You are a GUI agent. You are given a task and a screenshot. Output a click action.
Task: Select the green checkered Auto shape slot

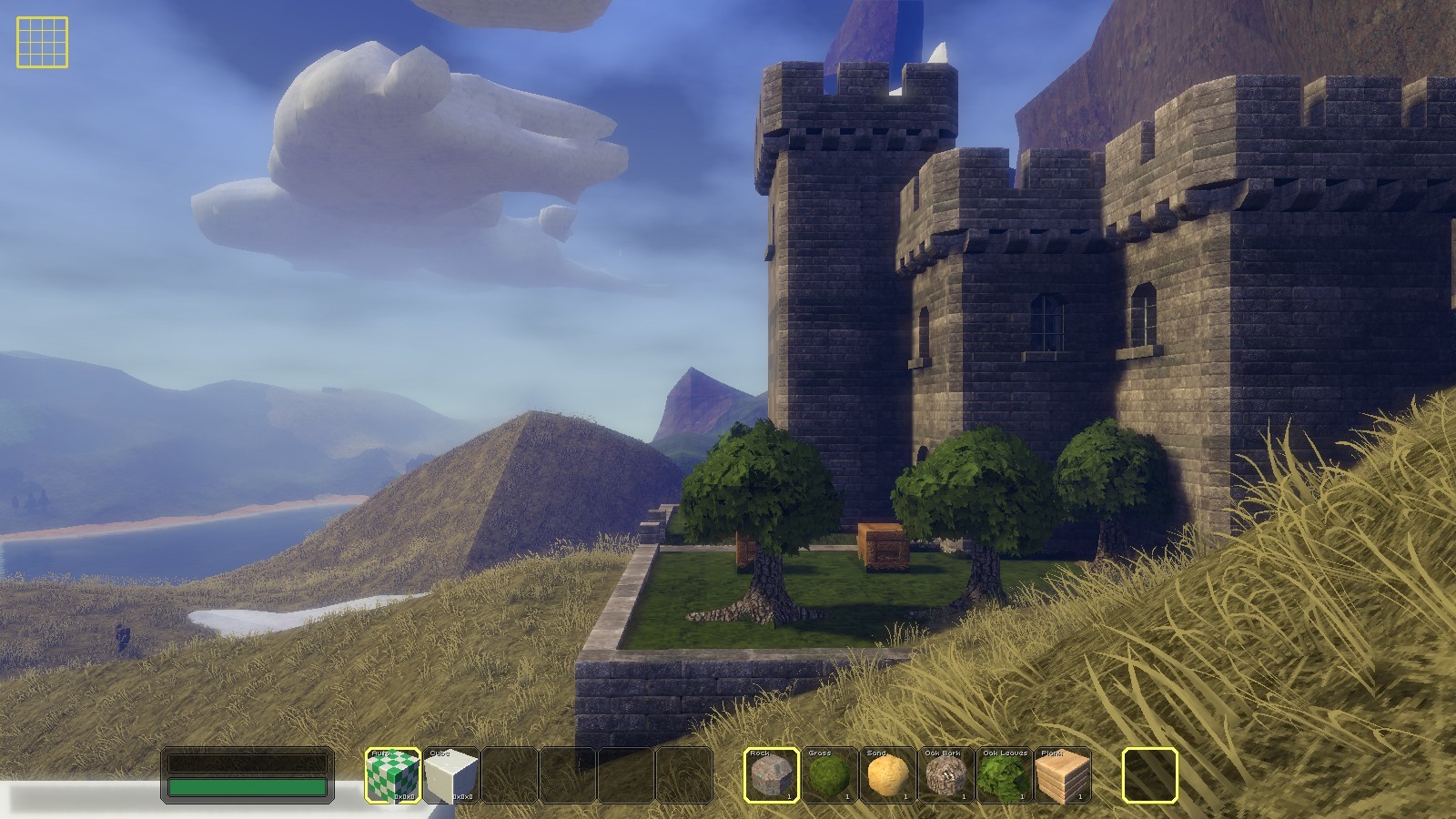coord(392,775)
